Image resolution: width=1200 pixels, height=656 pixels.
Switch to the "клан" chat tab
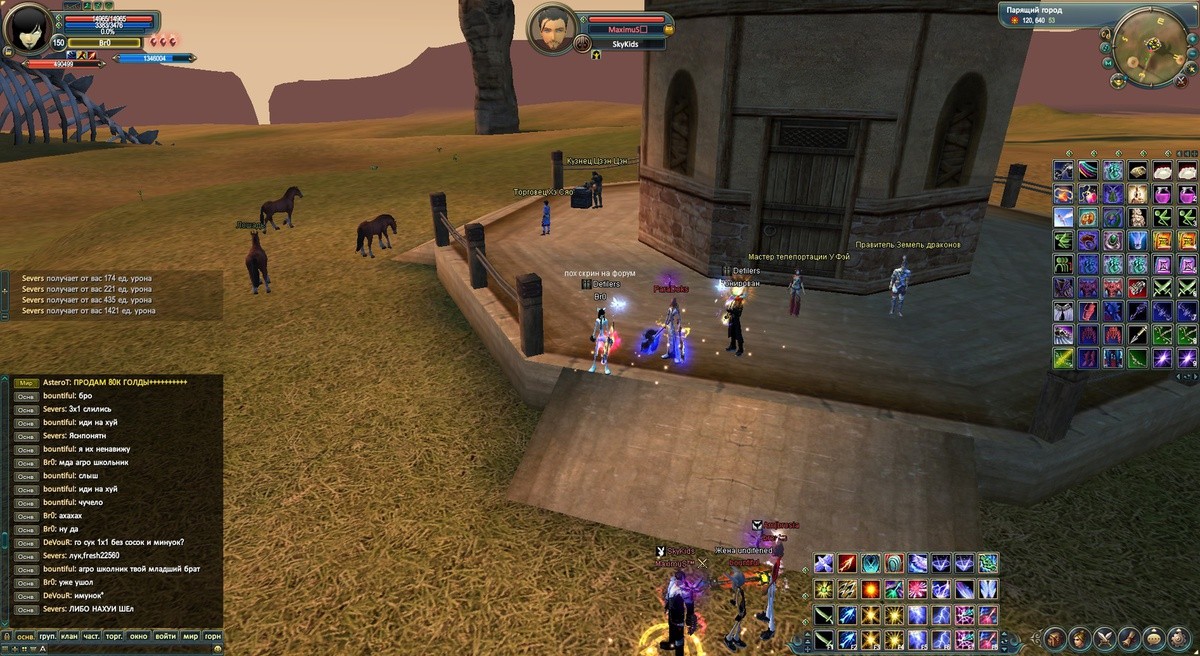click(68, 636)
